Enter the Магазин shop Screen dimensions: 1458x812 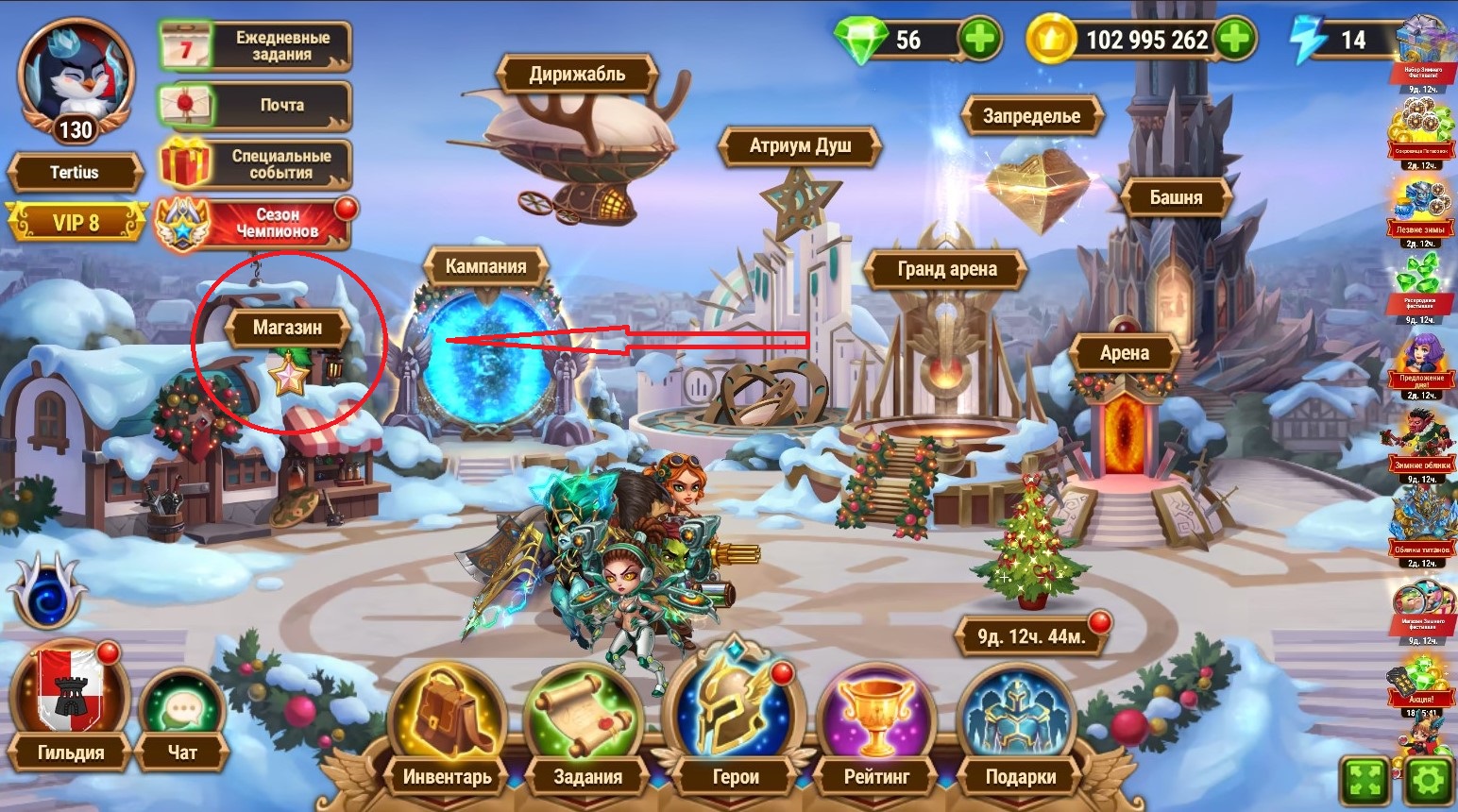[288, 329]
